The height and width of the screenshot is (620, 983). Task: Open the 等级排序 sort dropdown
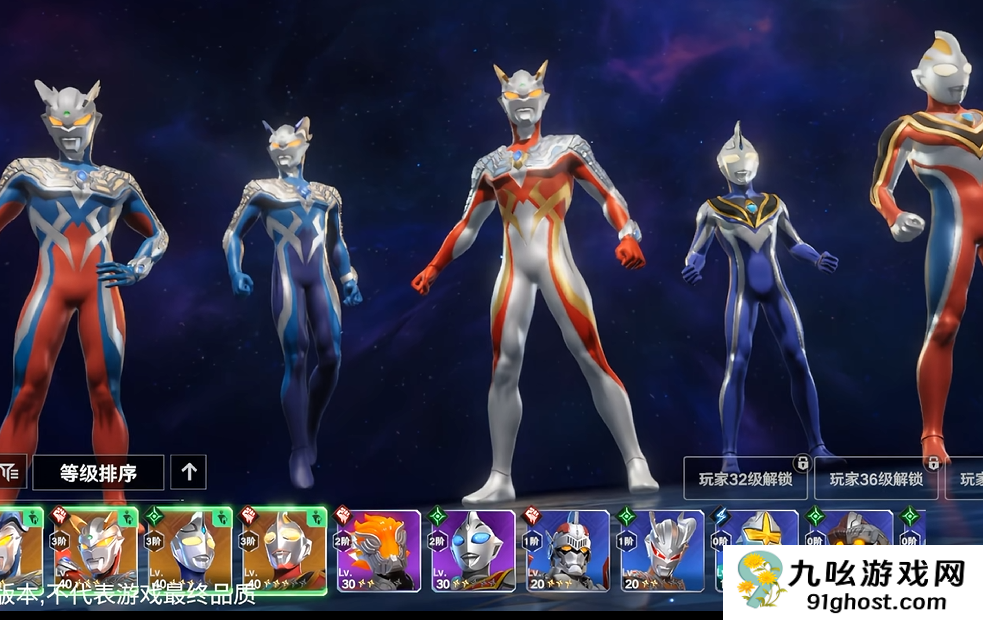(x=98, y=472)
